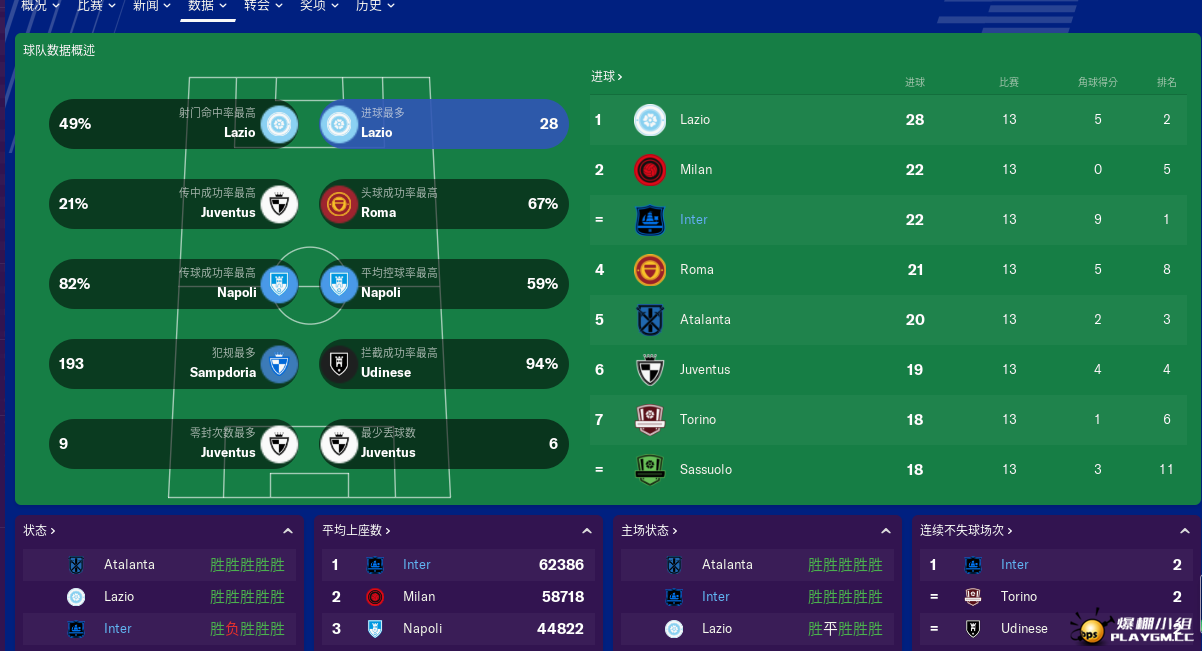Select the 头球成功率最高 Roma stat card
Image resolution: width=1202 pixels, height=651 pixels.
443,204
